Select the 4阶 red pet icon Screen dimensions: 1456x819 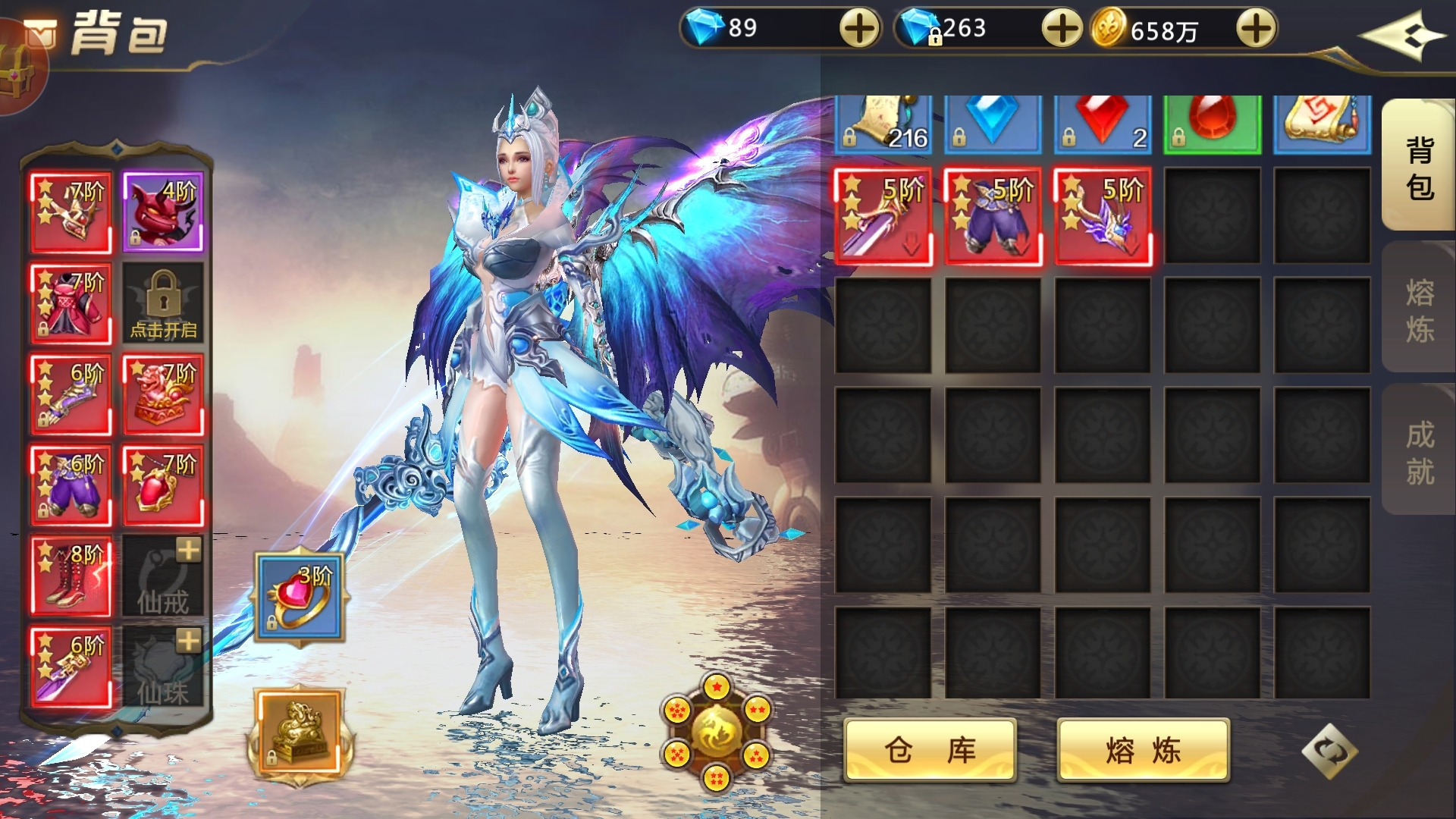[162, 210]
